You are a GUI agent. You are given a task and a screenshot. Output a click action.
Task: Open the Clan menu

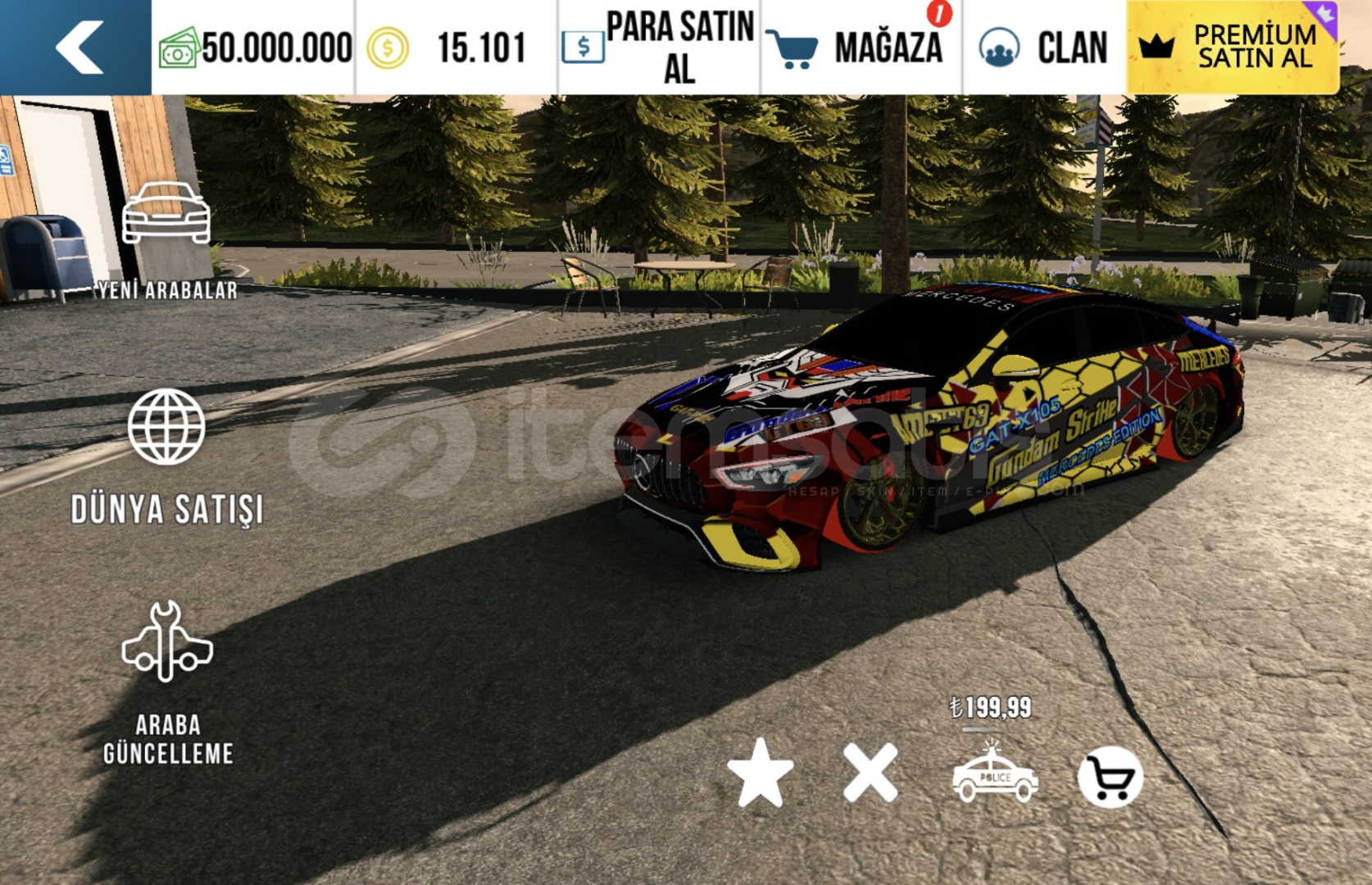pyautogui.click(x=1044, y=48)
